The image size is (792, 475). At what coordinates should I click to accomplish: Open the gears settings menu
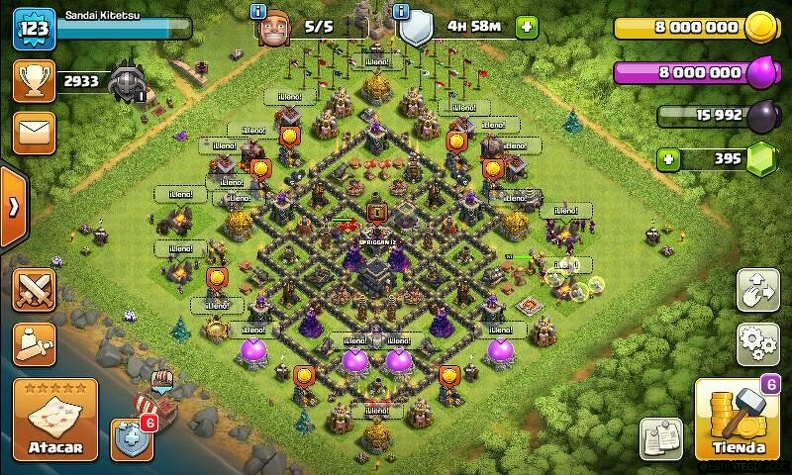758,344
